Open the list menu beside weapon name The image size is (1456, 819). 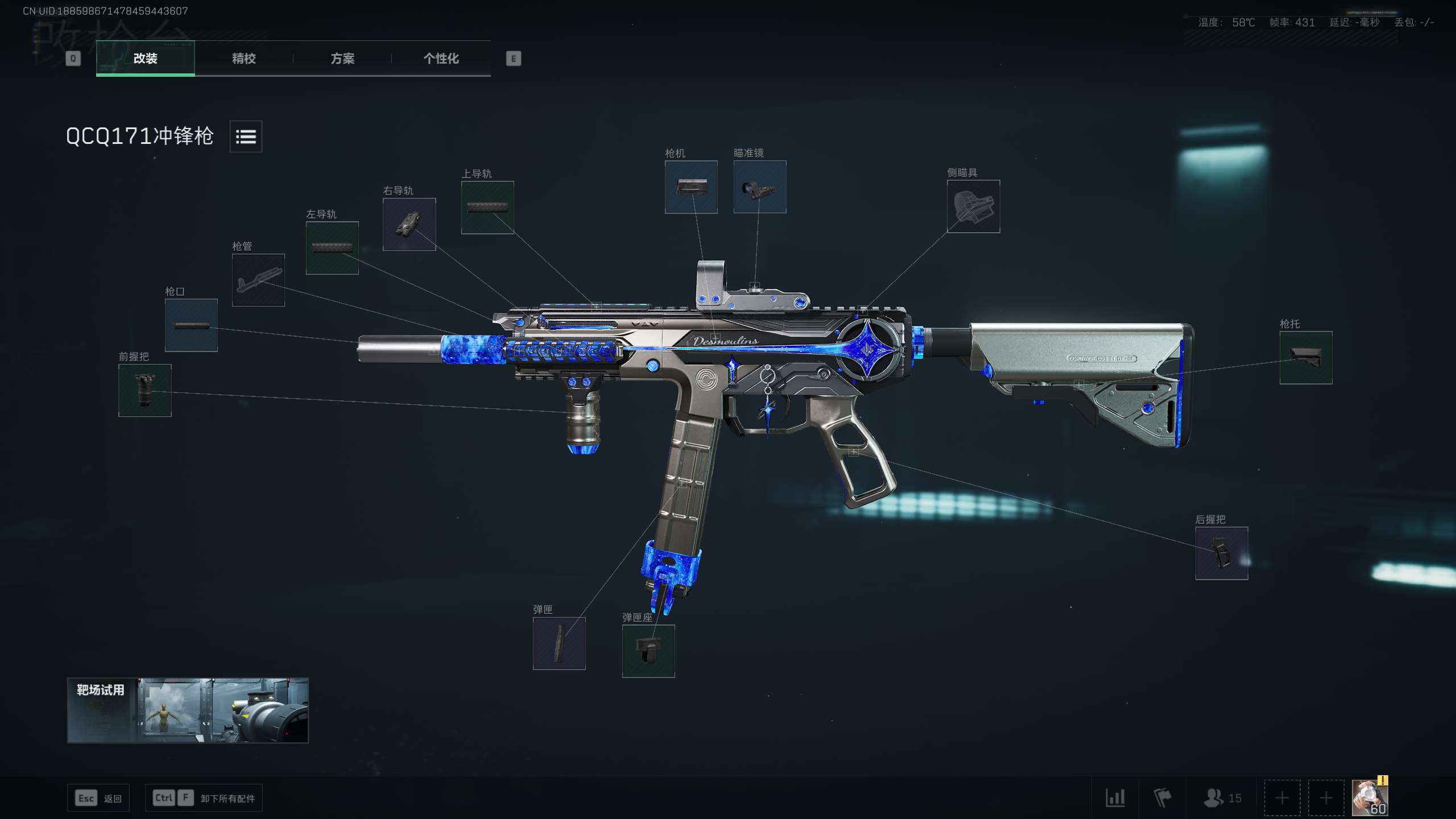pos(246,136)
